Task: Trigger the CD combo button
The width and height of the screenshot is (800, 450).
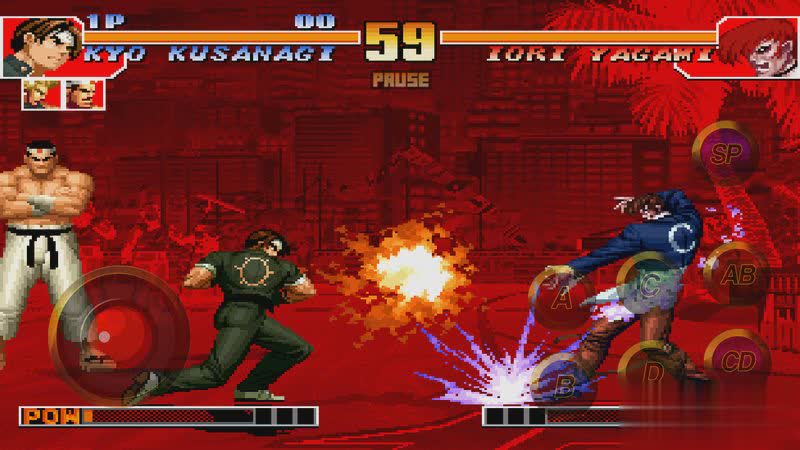Action: tap(738, 361)
